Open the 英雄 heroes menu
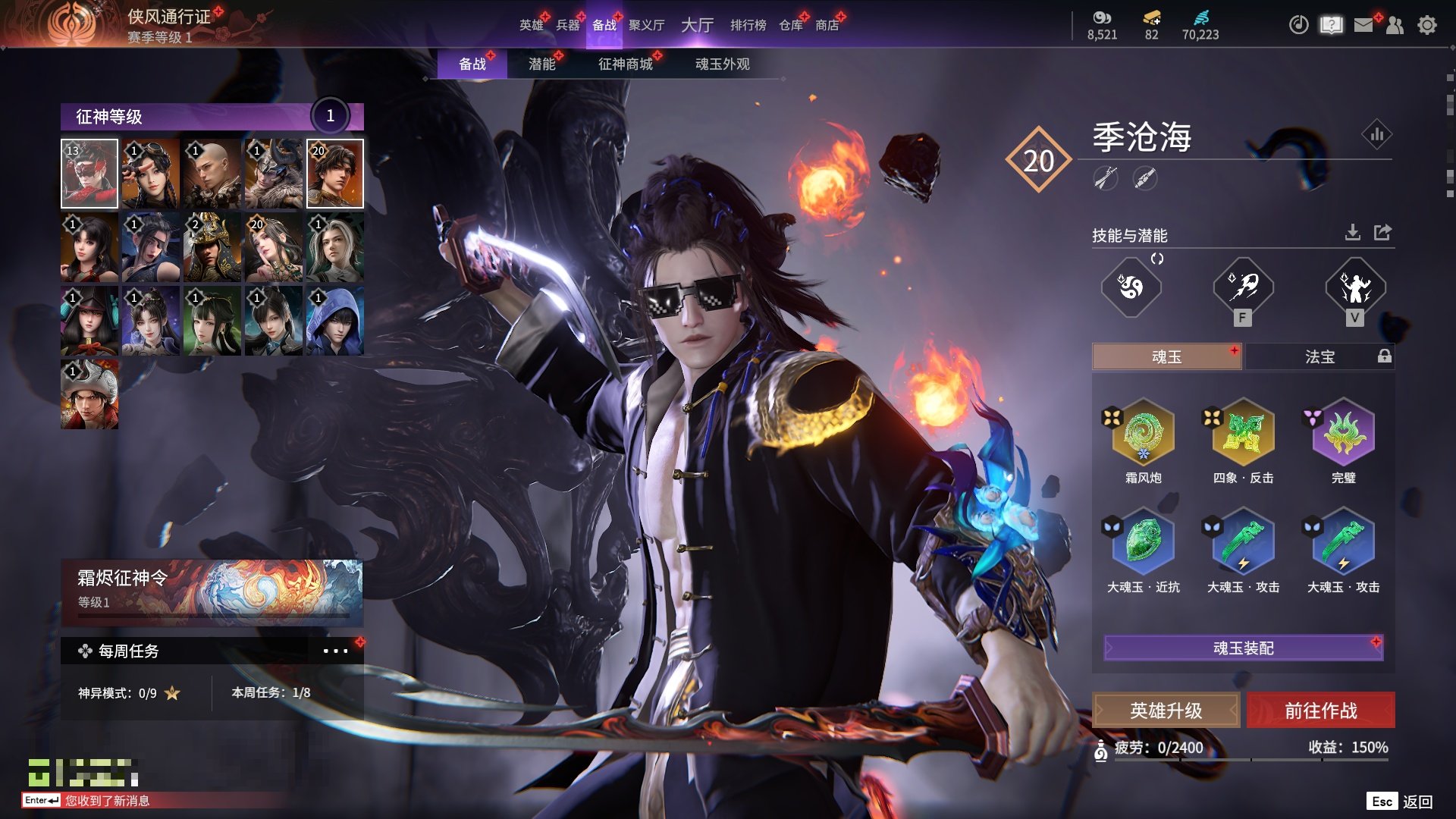 [x=531, y=25]
